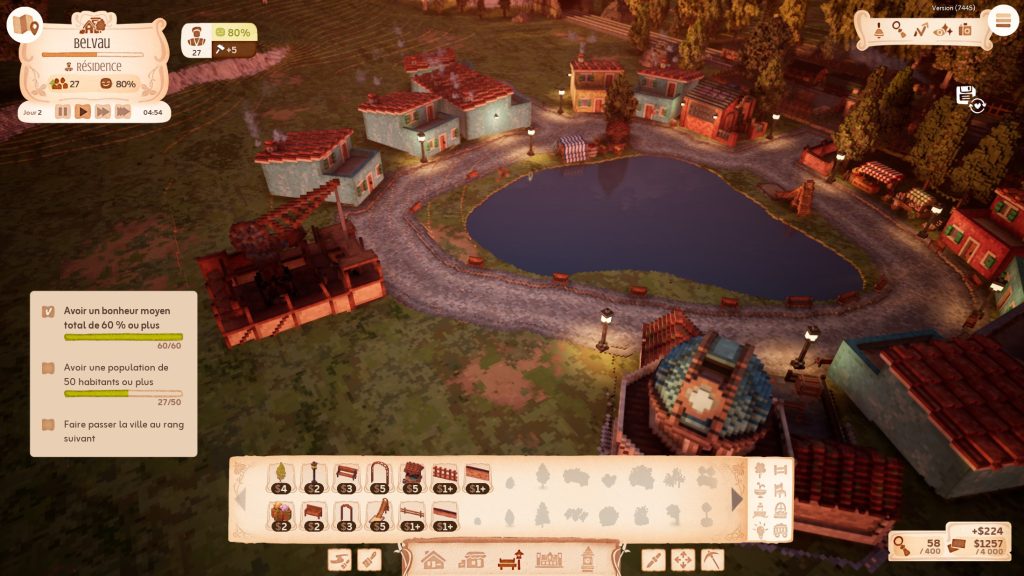
Task: Select the playground slide decoration costing $5
Action: pos(380,515)
